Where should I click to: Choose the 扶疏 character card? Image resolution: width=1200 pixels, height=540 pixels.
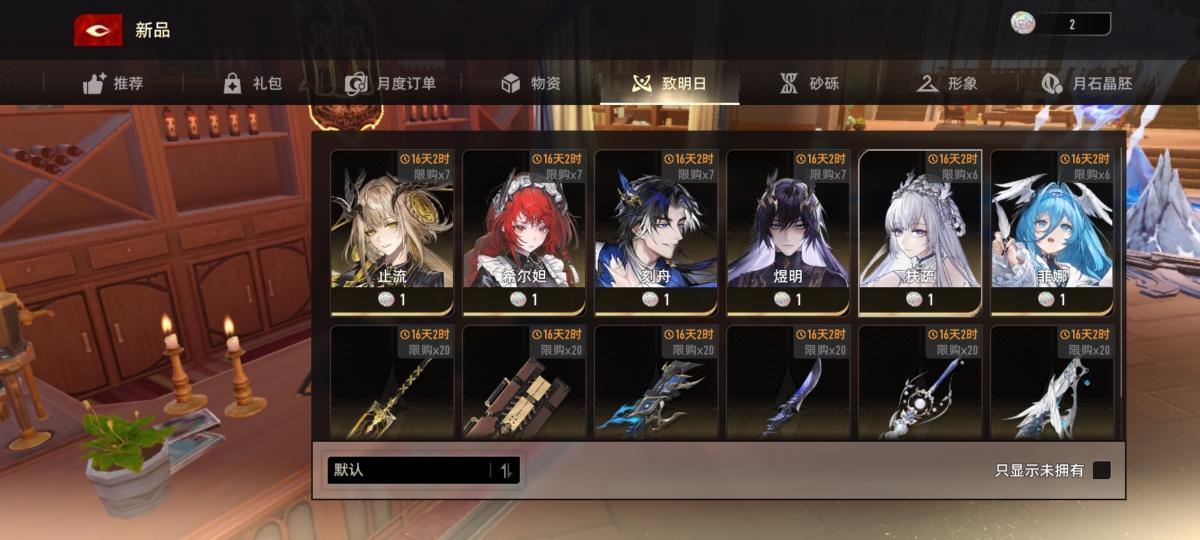[920, 232]
